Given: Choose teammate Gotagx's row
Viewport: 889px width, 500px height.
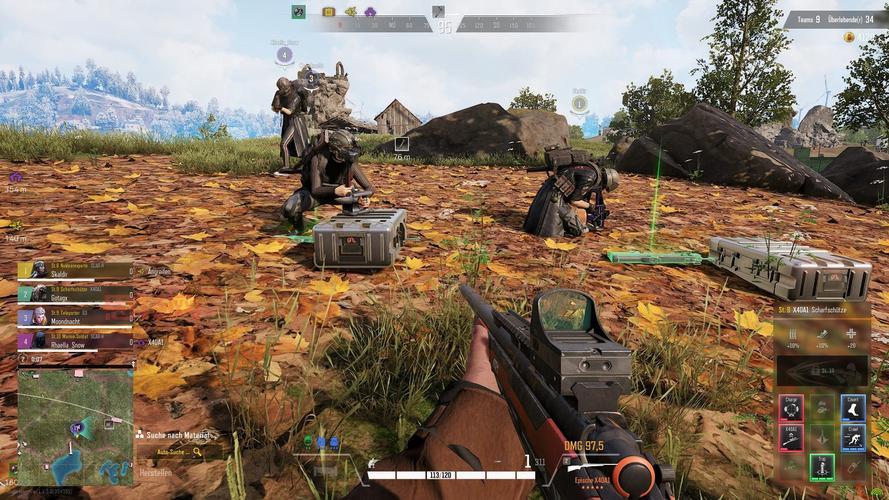Looking at the screenshot, I should tap(75, 293).
